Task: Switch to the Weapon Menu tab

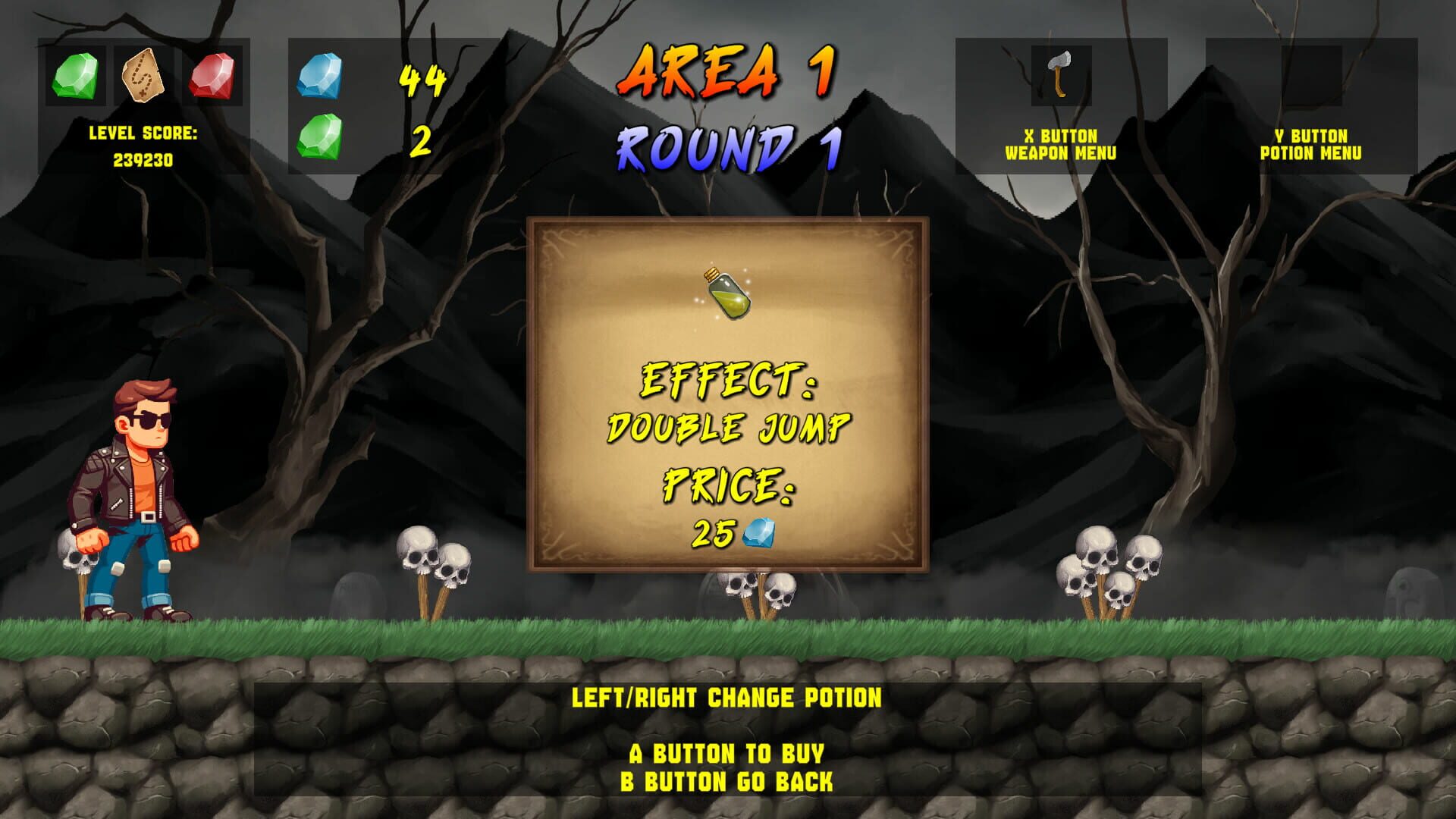Action: tap(1062, 144)
